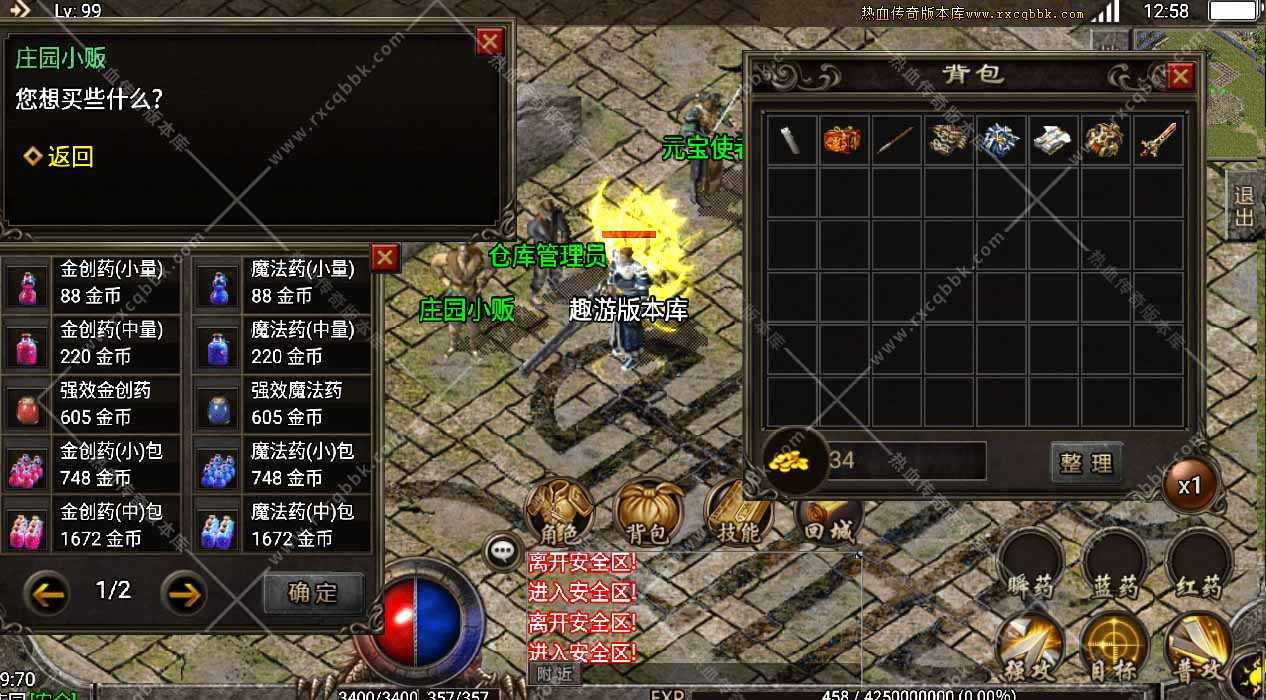
Task: Close the 庄园小贩 dialogue window
Action: (x=490, y=42)
